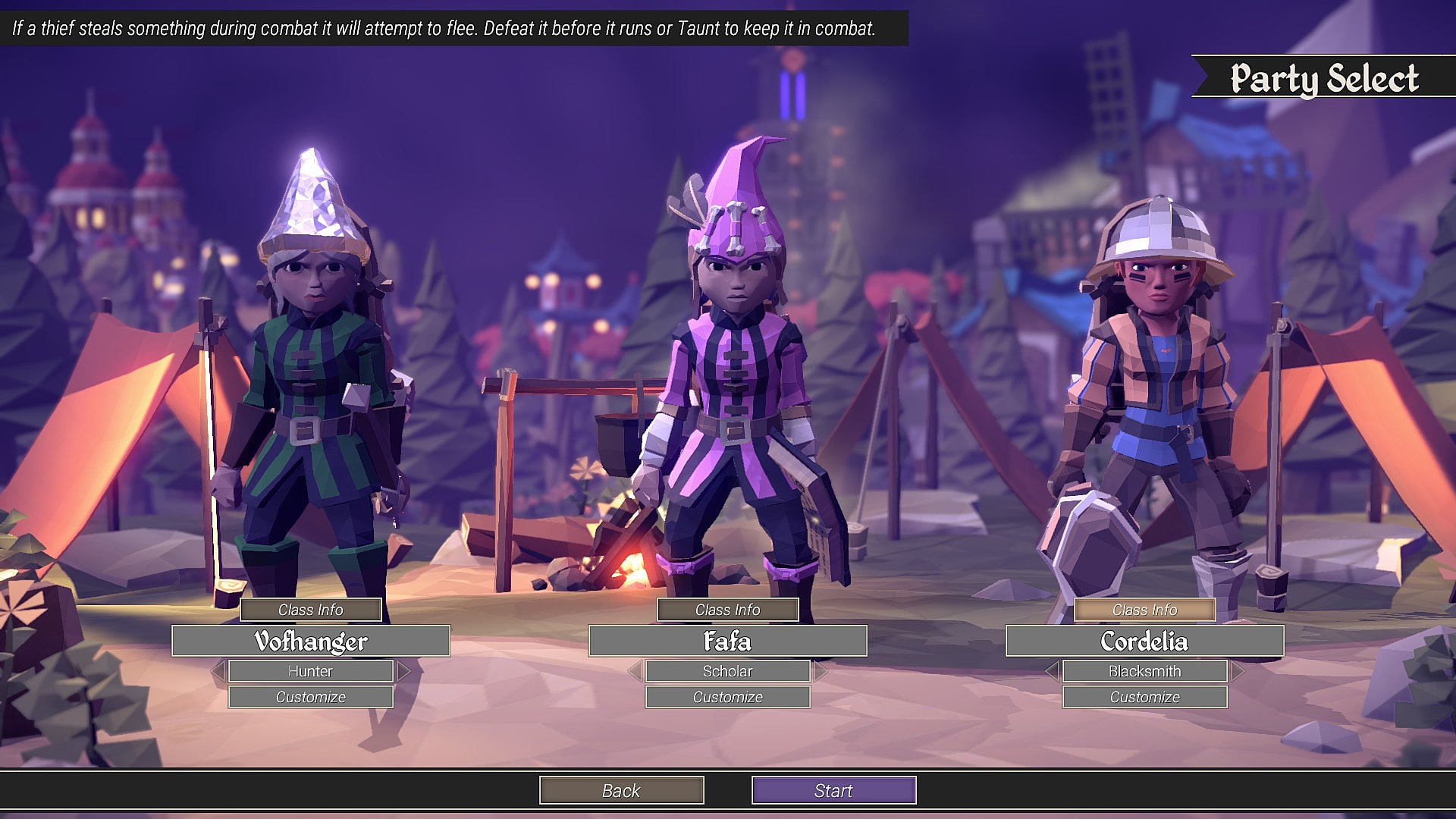Open Class Info for Vofhanger
Image resolution: width=1456 pixels, height=819 pixels.
pos(311,610)
